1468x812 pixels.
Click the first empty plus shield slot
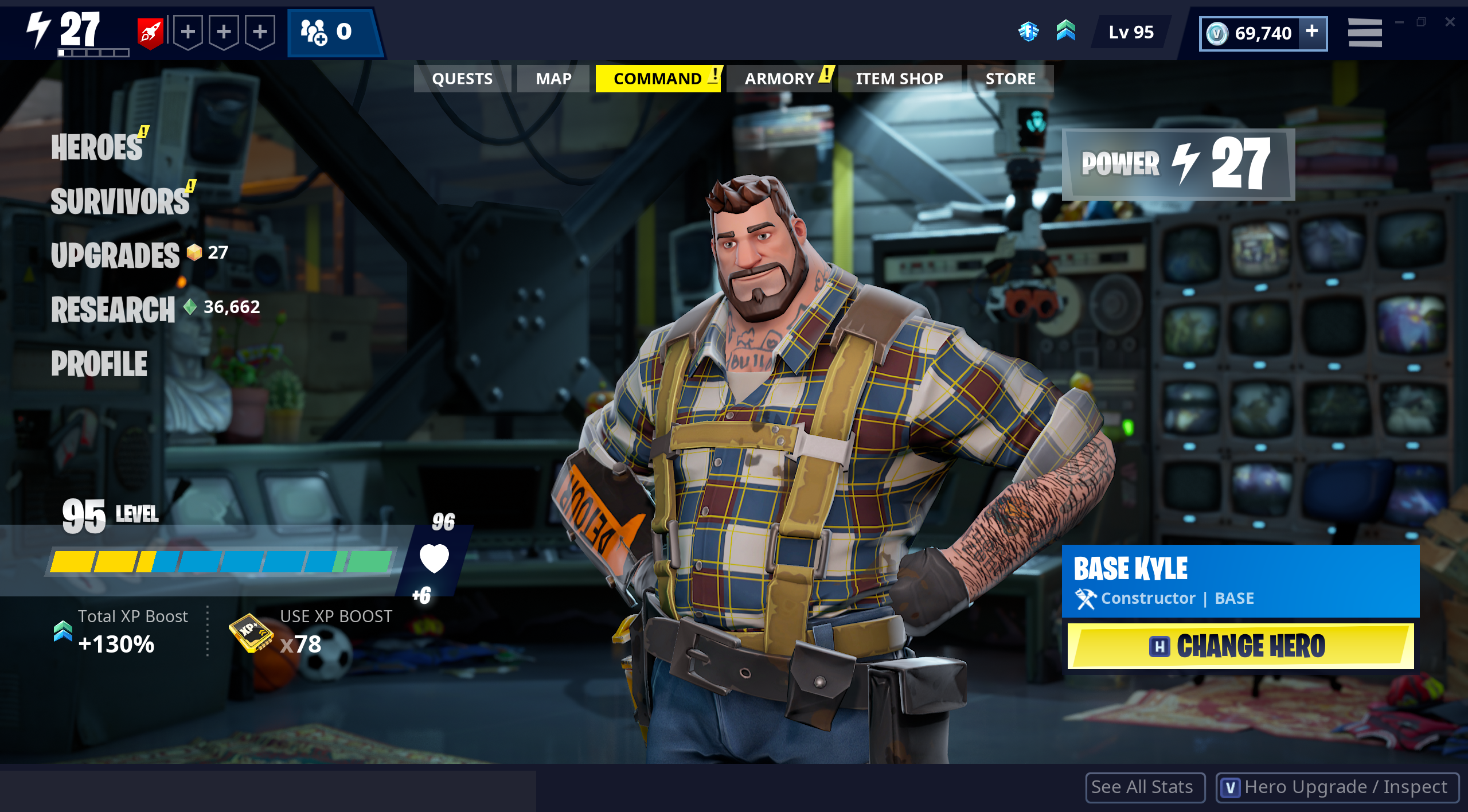click(x=187, y=33)
